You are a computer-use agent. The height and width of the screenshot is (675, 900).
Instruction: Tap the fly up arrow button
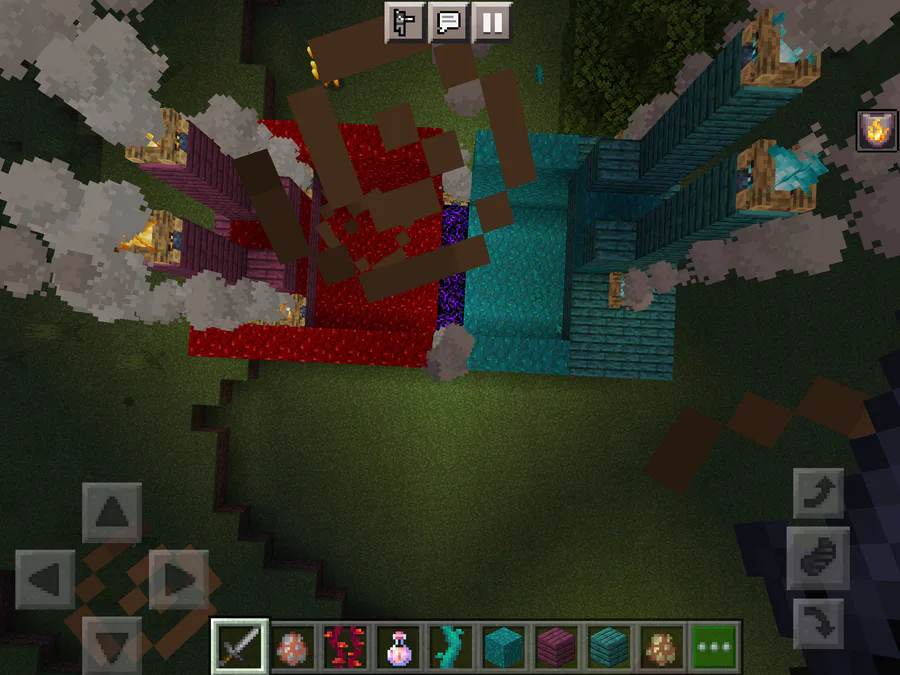[x=818, y=492]
